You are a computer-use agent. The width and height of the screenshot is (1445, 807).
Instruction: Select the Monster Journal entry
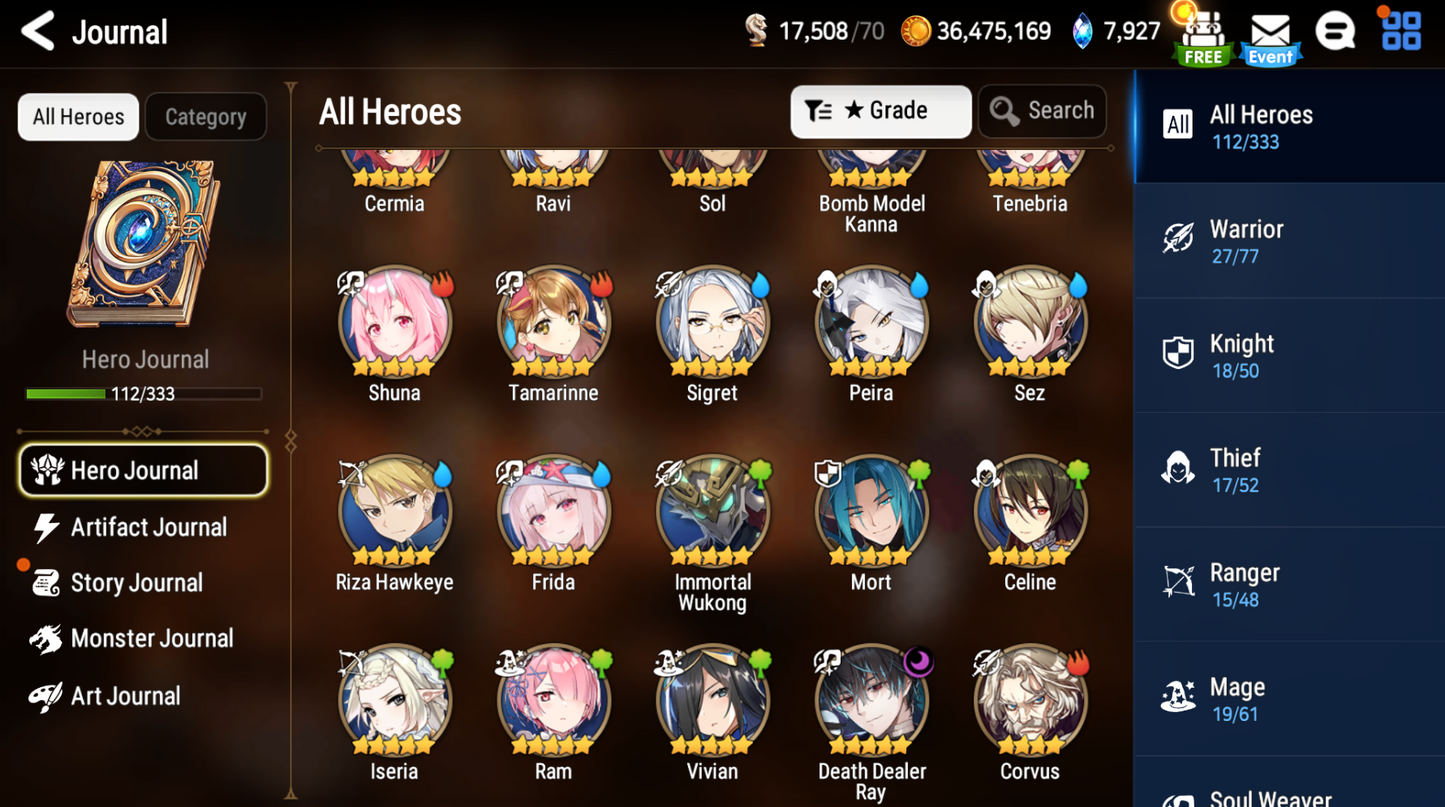click(150, 639)
